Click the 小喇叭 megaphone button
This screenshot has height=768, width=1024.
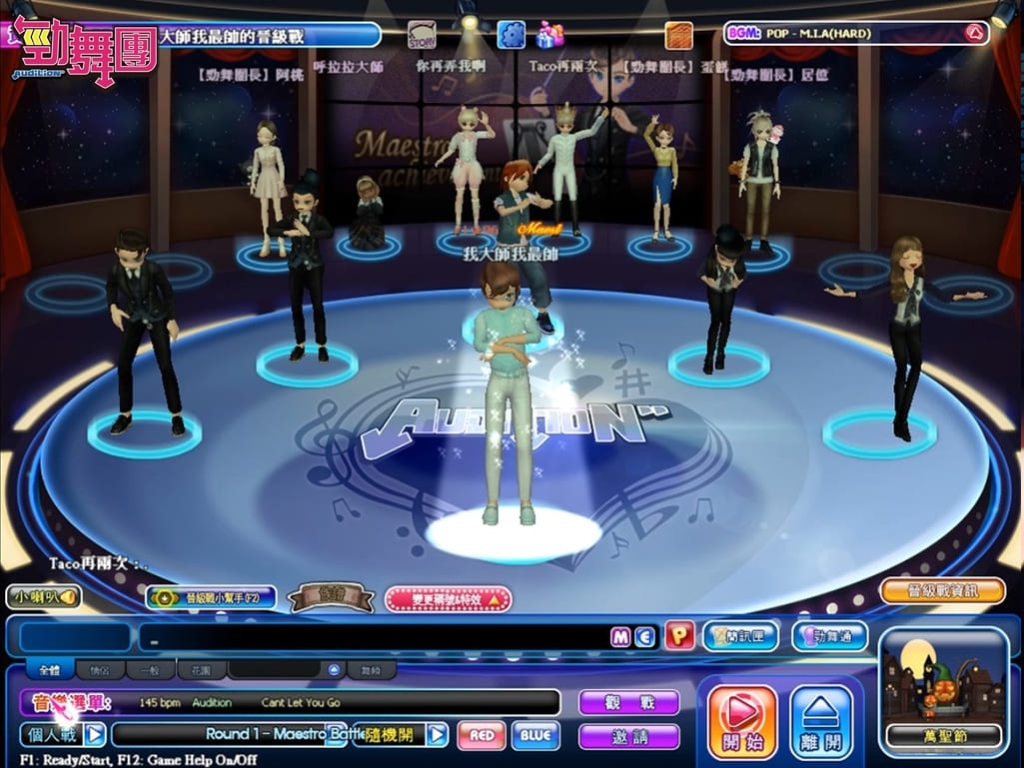tap(43, 597)
